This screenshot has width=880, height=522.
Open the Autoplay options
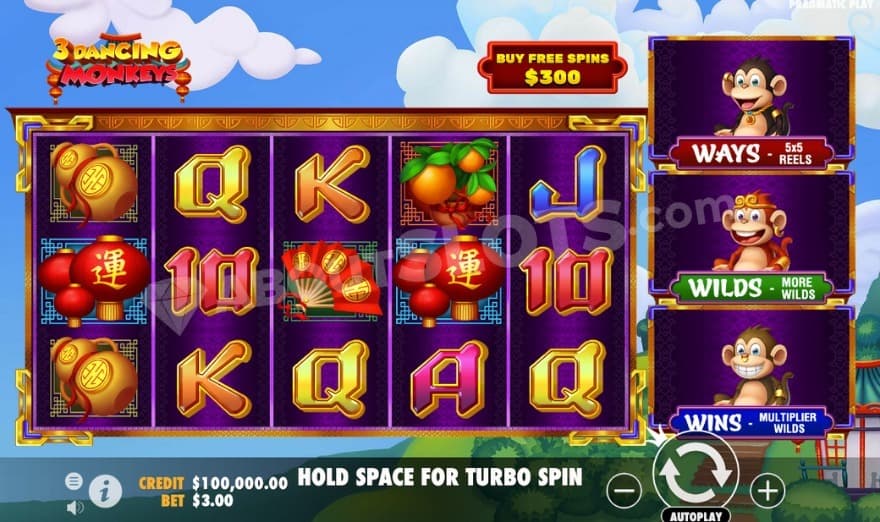coord(695,515)
